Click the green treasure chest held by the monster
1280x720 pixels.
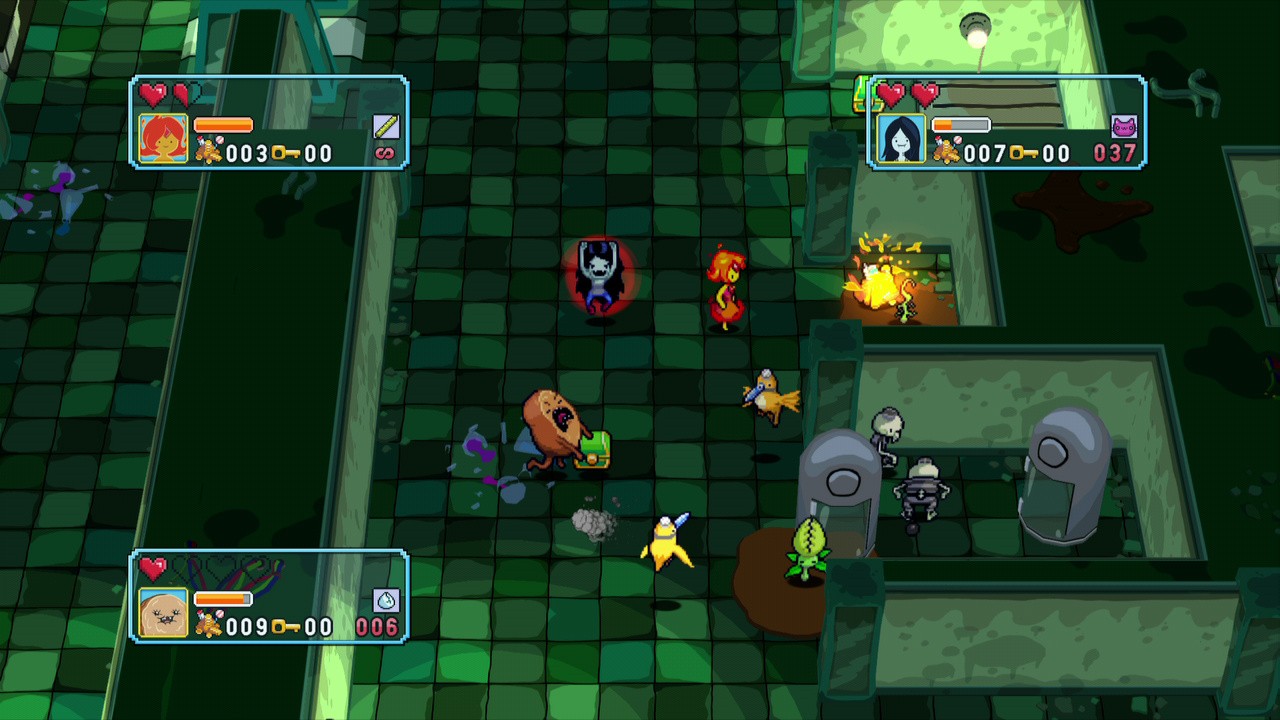(x=595, y=450)
